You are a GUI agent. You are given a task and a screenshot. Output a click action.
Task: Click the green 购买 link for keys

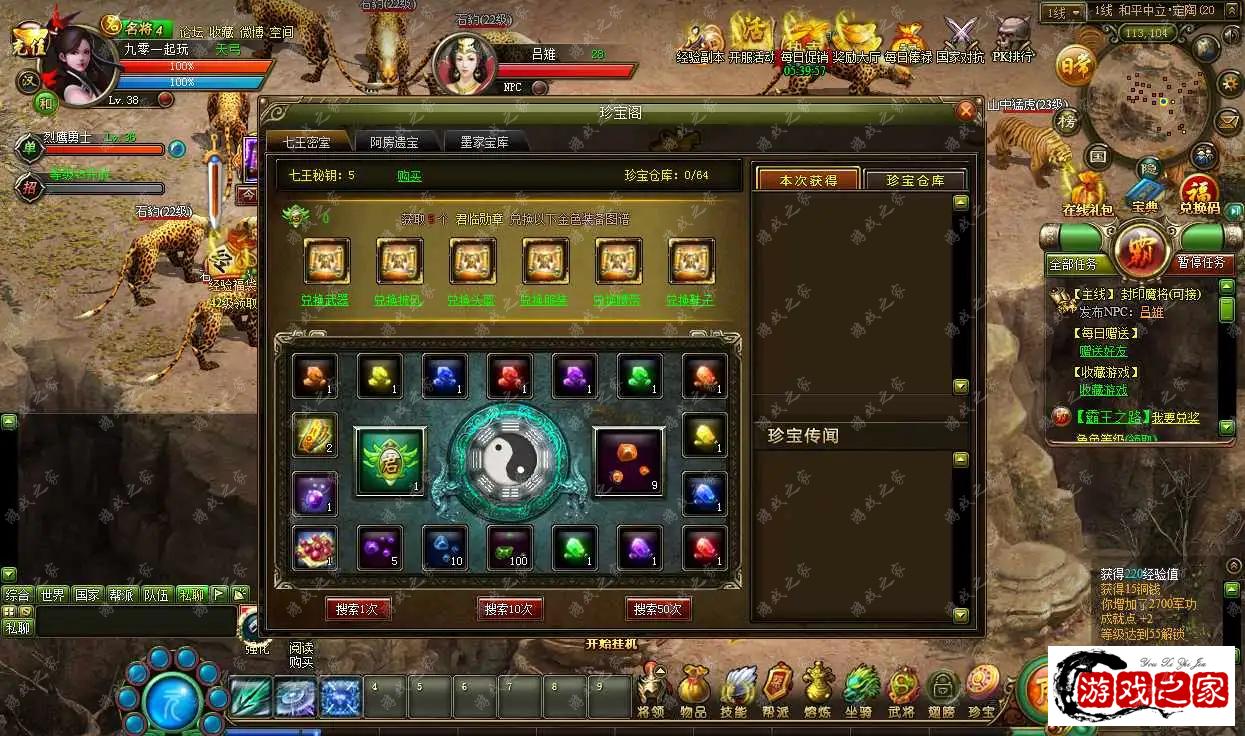pos(409,176)
